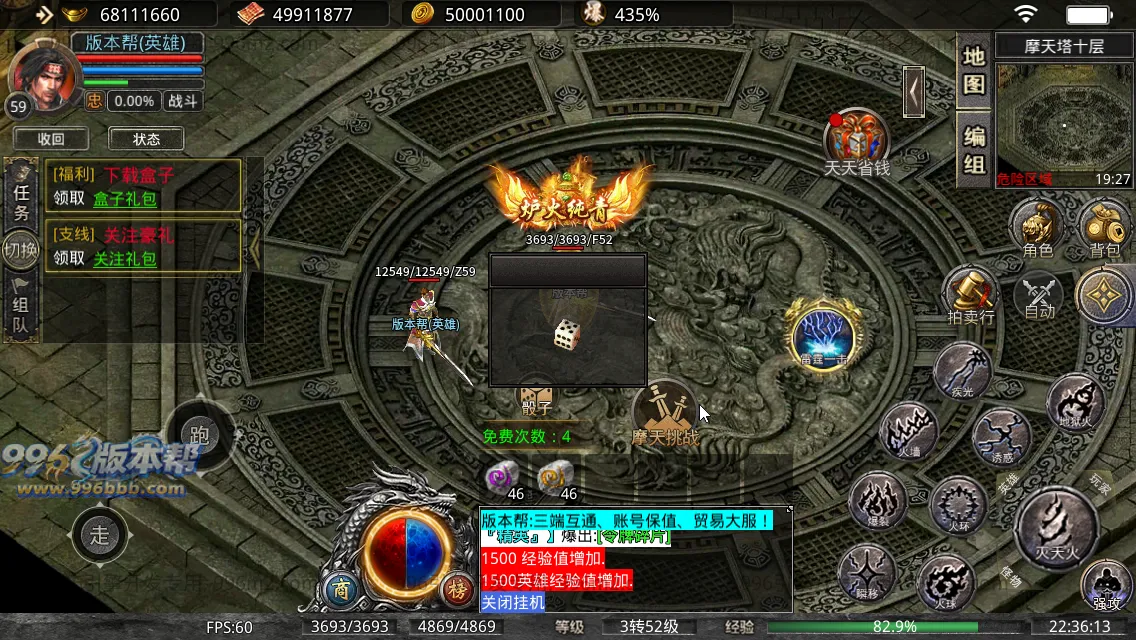This screenshot has height=640, width=1136.
Task: Click the 收回 recall hero button
Action: 51,139
